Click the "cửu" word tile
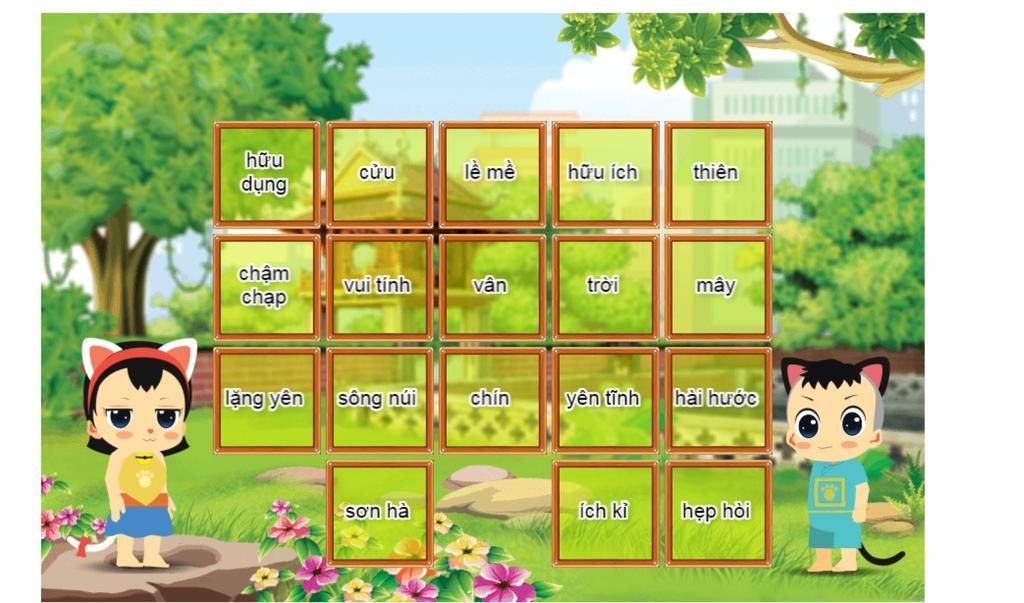The width and height of the screenshot is (1024, 603). 379,174
